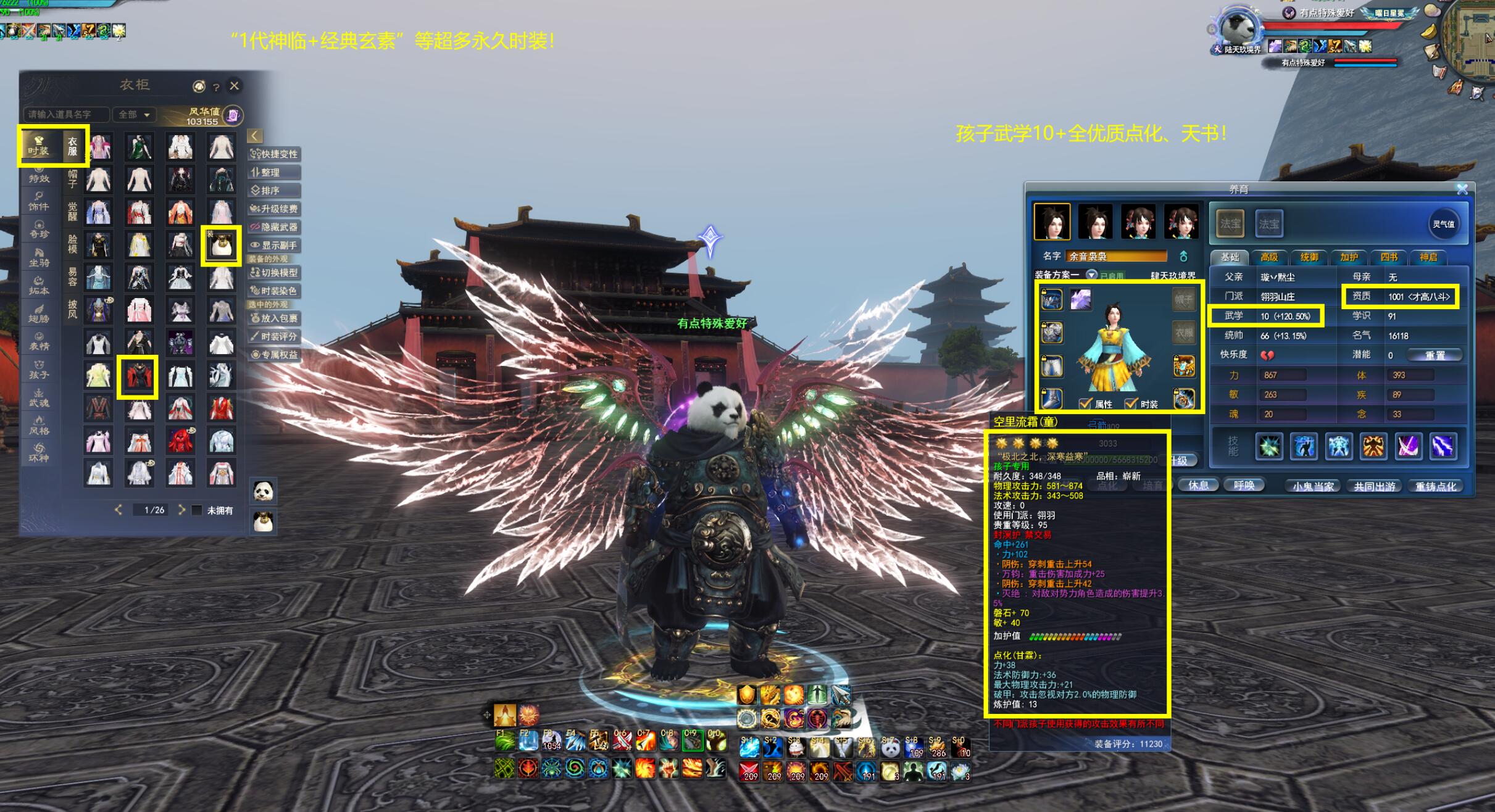Go to next wardrobe page arrow
The height and width of the screenshot is (812, 1495).
pyautogui.click(x=181, y=510)
